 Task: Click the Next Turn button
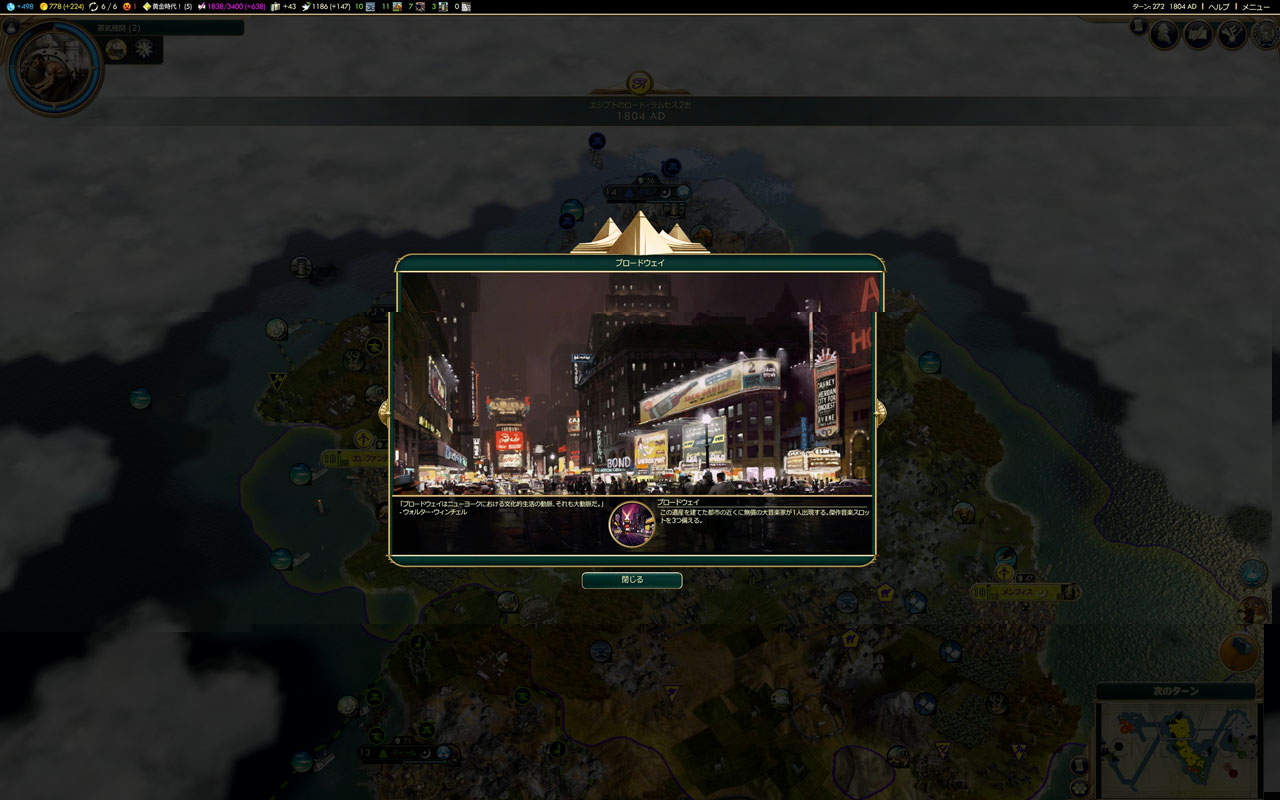(1176, 691)
